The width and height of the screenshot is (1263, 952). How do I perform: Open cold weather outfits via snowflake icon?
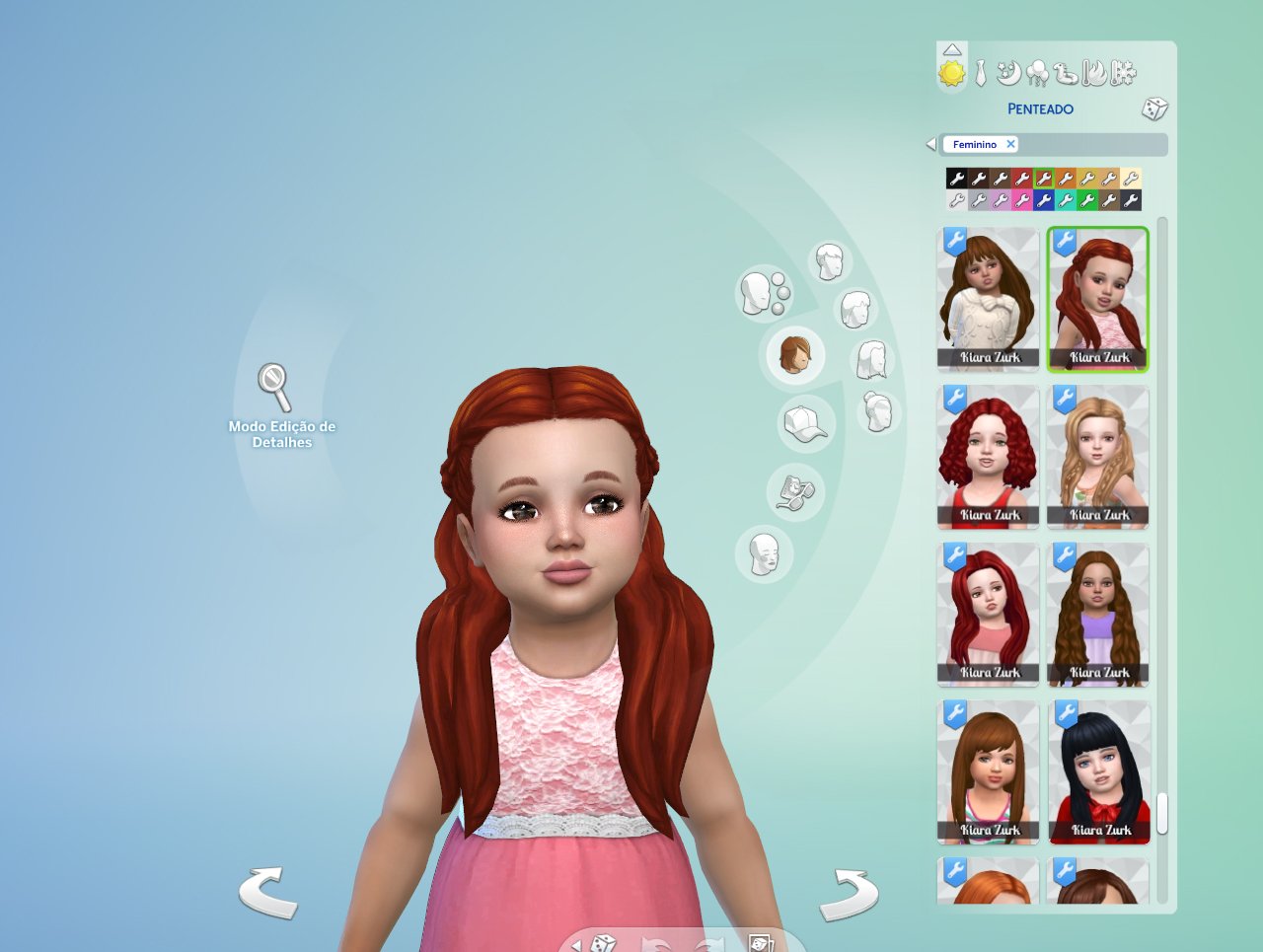click(1124, 71)
